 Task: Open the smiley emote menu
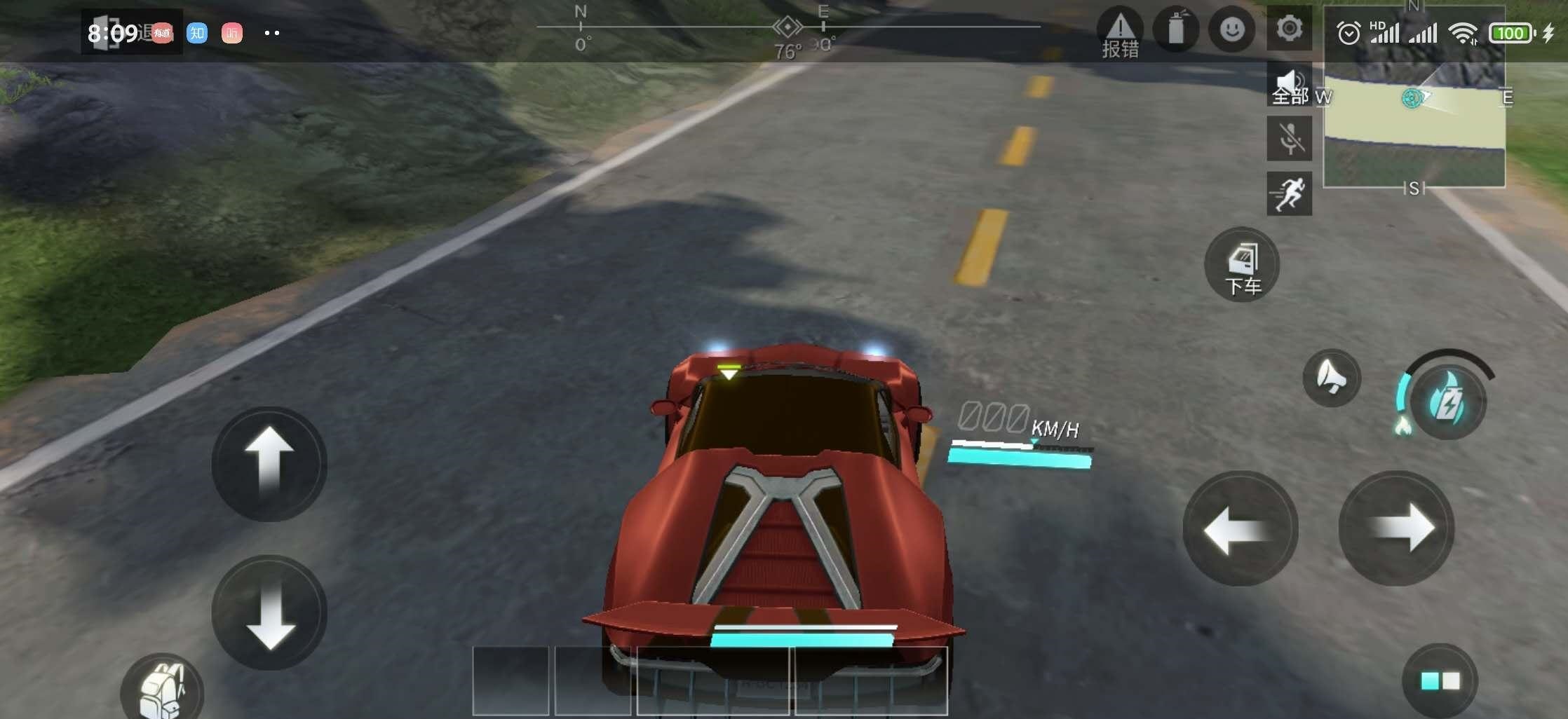tap(1231, 30)
